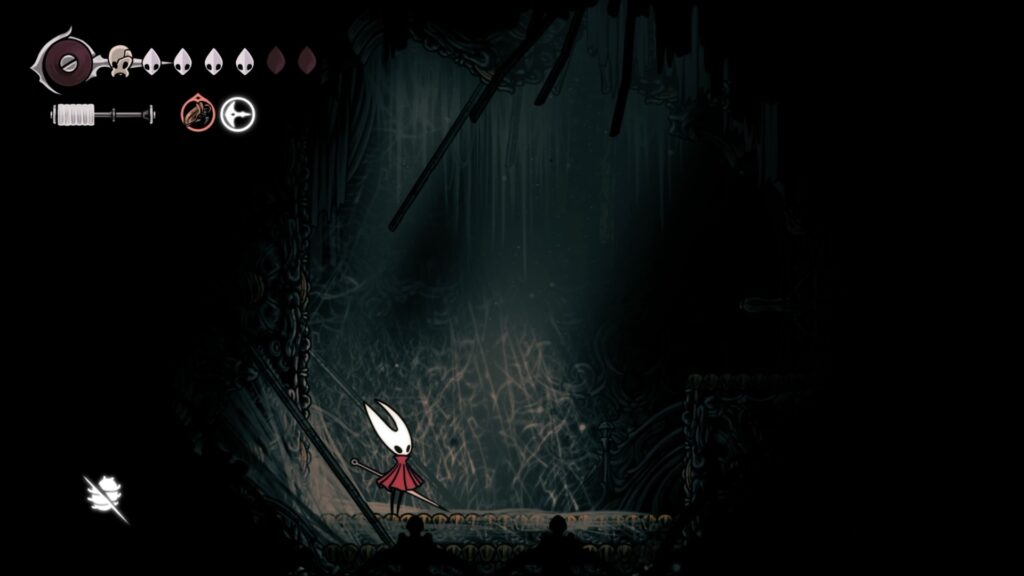Viewport: 1024px width, 576px height.
Task: Activate the white glowing crest skill icon
Action: click(238, 114)
